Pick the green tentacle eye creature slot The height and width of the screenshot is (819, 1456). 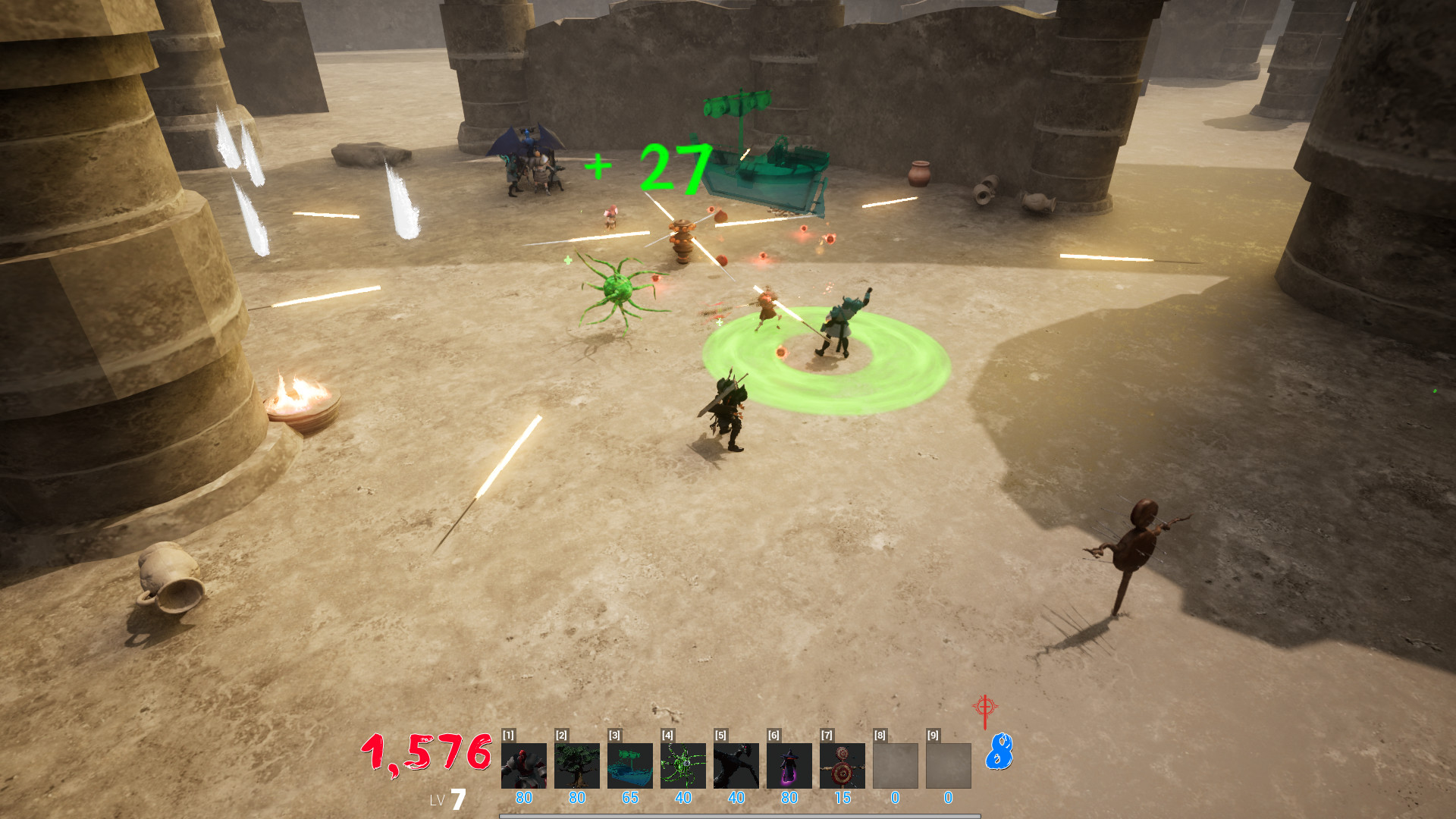(x=682, y=765)
